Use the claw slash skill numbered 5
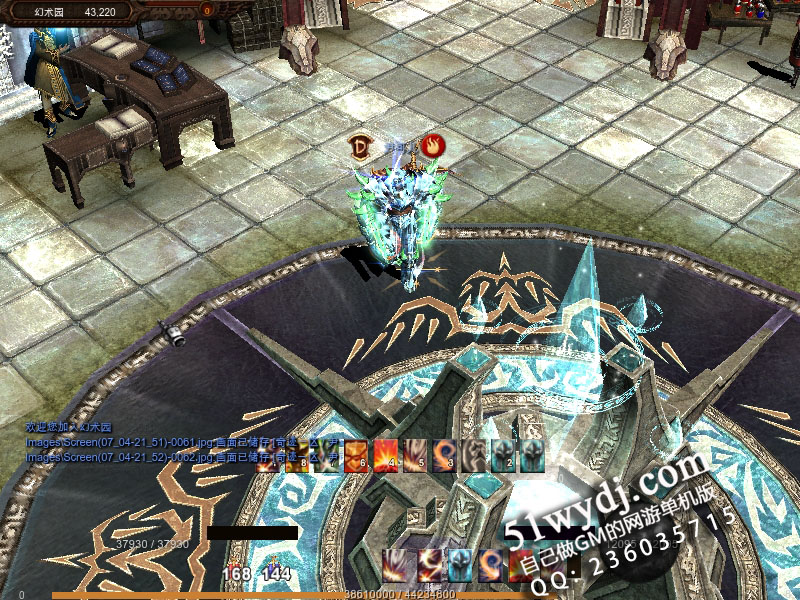The width and height of the screenshot is (800, 600). tap(414, 455)
